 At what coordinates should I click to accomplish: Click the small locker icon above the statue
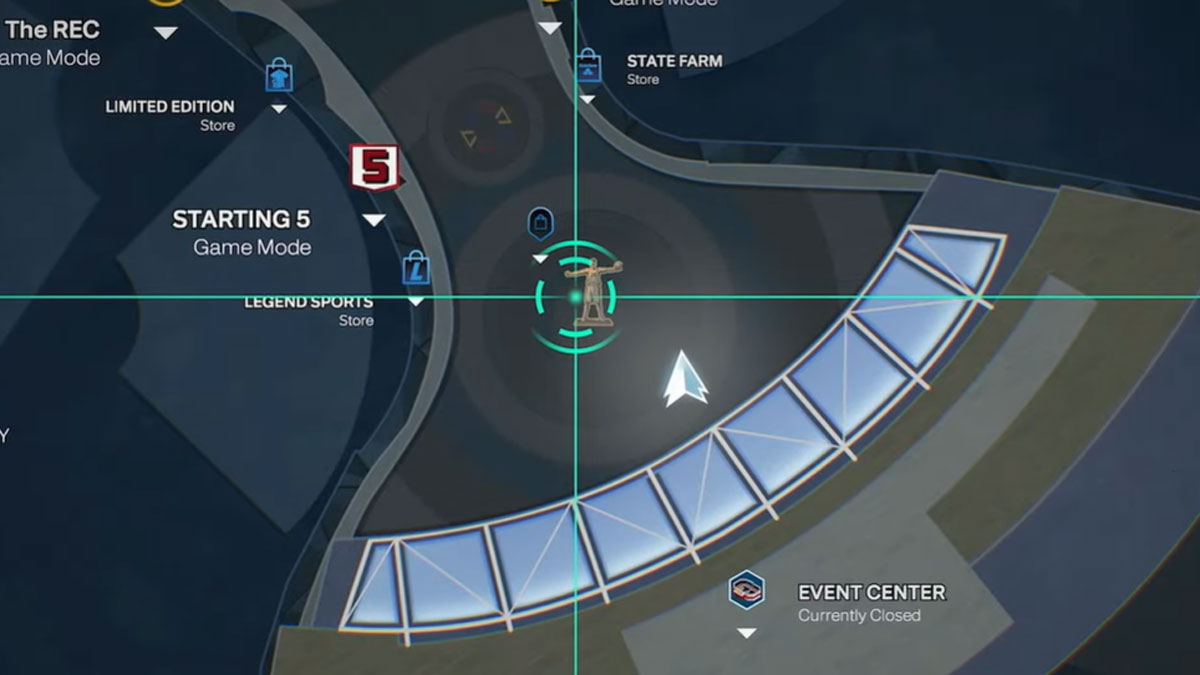tap(540, 223)
